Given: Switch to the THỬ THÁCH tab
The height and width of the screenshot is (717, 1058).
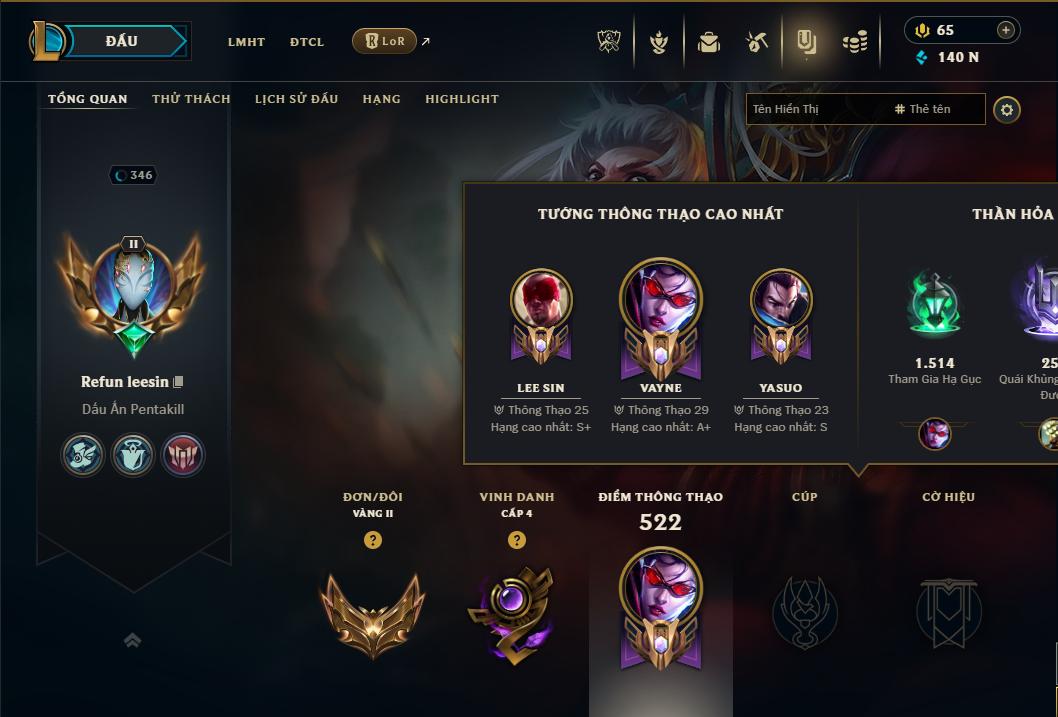Looking at the screenshot, I should [x=191, y=99].
